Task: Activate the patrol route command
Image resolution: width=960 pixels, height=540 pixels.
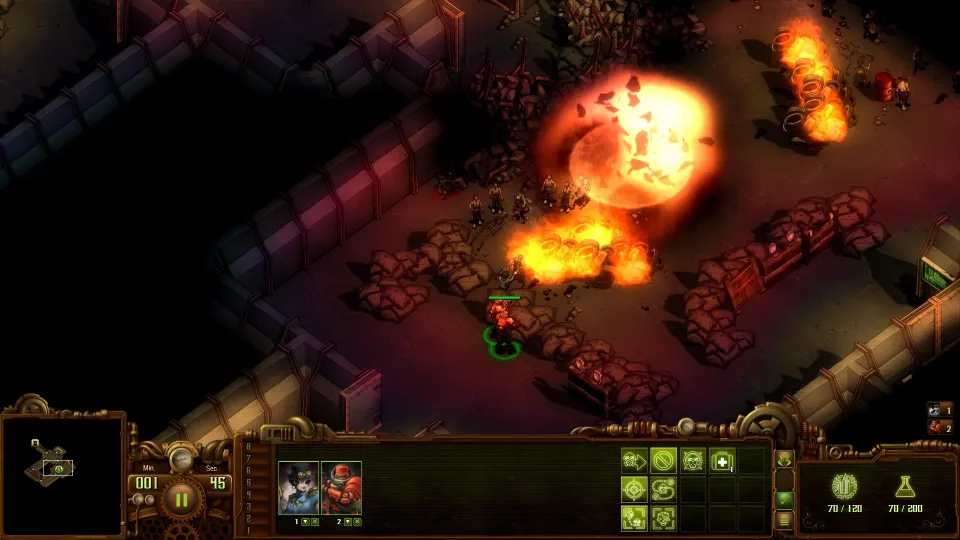Action: point(663,489)
